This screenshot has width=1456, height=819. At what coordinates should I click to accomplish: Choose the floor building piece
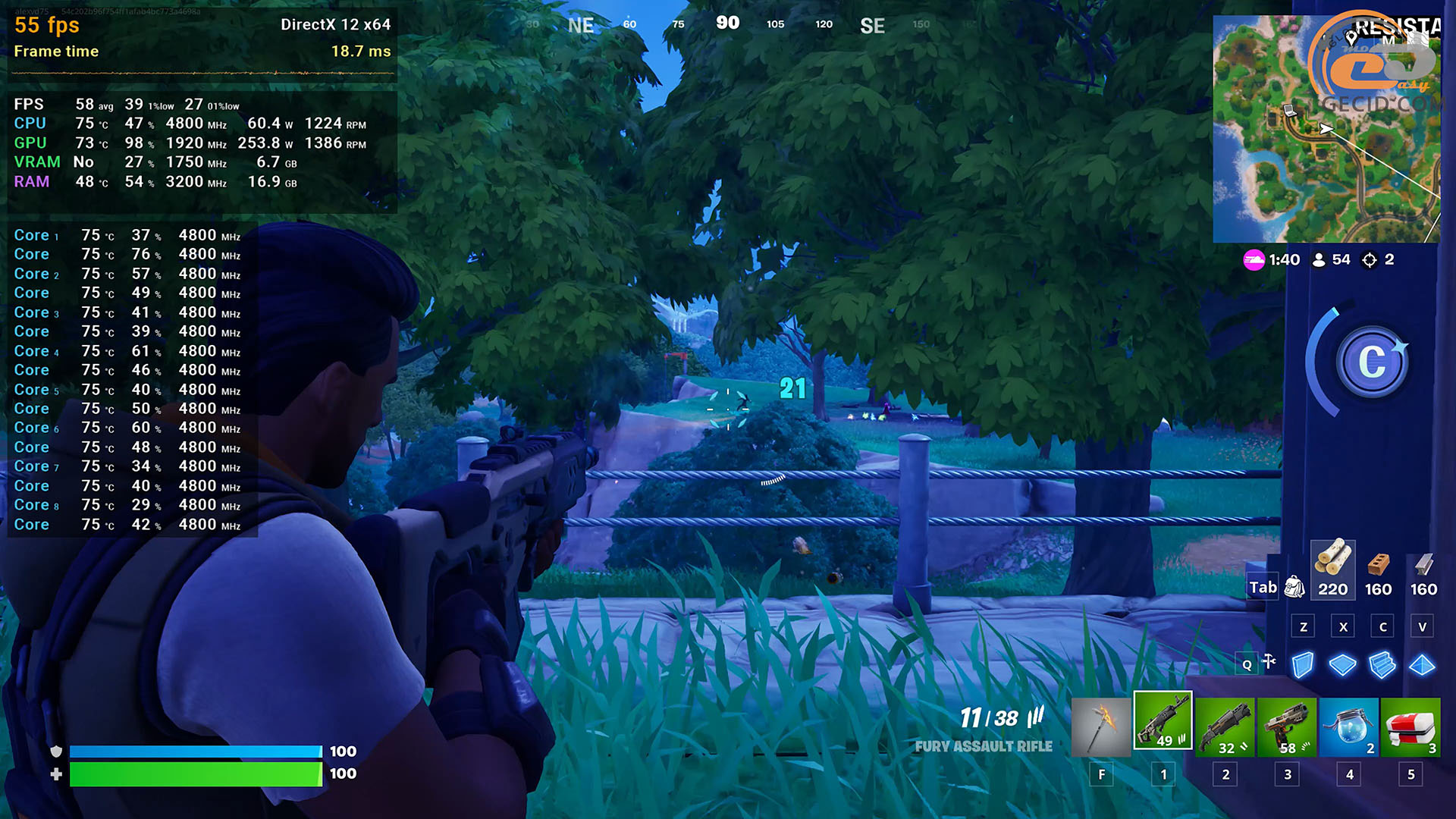1342,665
